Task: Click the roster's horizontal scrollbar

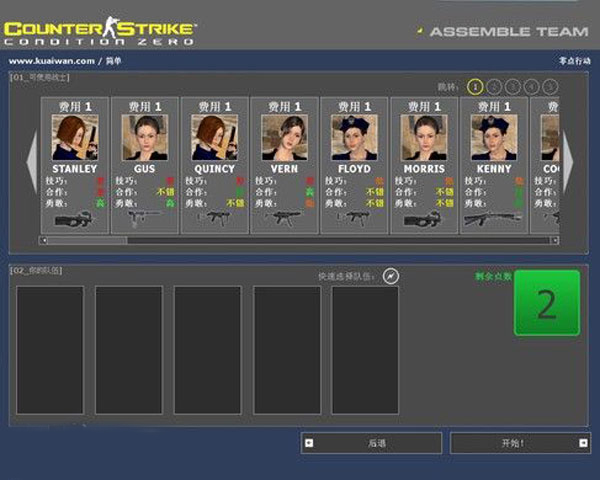Action: [298, 240]
